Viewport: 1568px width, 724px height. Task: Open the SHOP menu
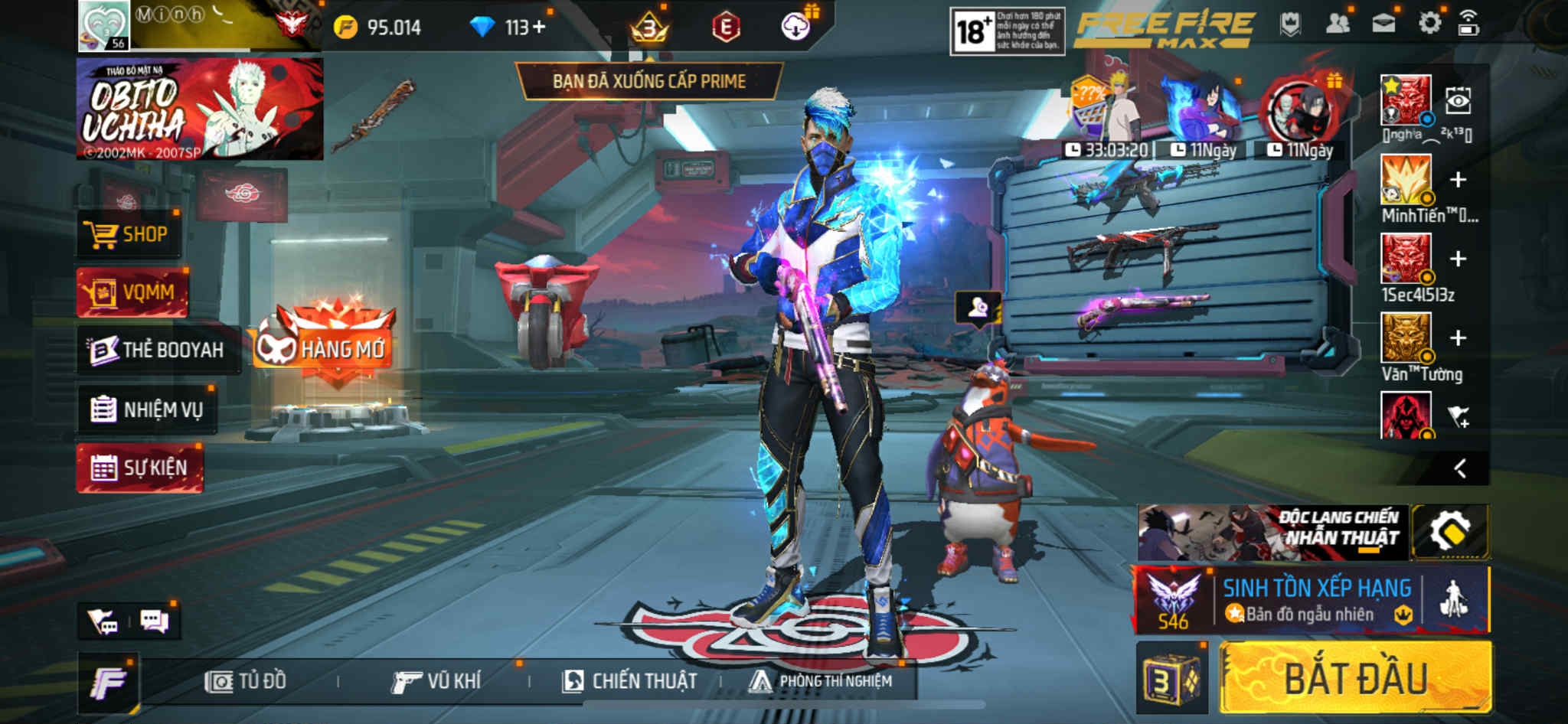point(129,234)
